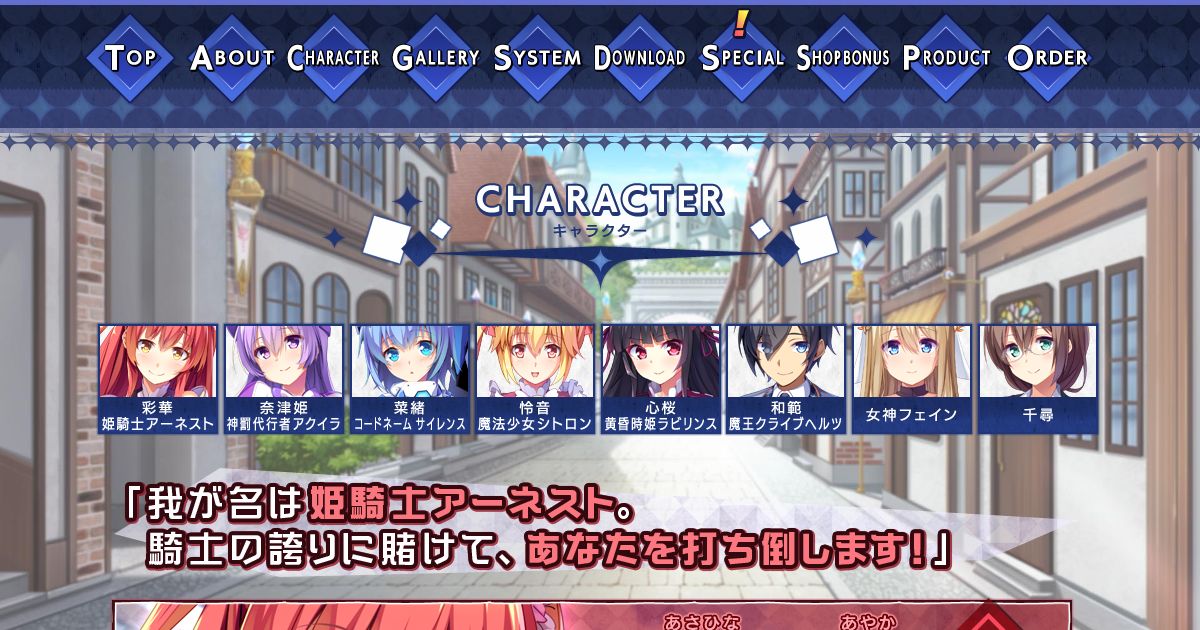Show the Product information page
The height and width of the screenshot is (630, 1200).
coord(946,57)
